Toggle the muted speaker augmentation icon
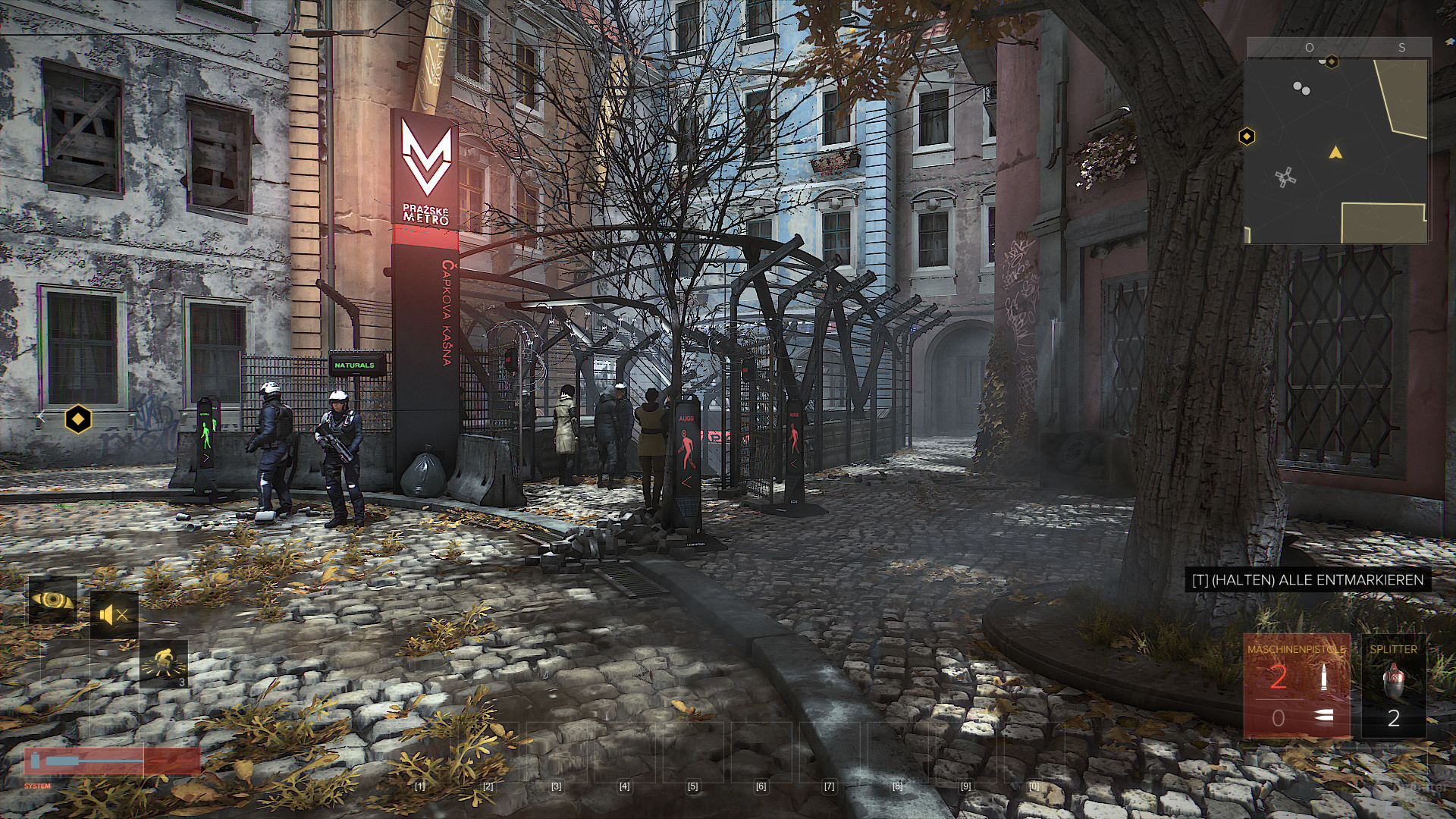The image size is (1456, 819). click(x=115, y=615)
